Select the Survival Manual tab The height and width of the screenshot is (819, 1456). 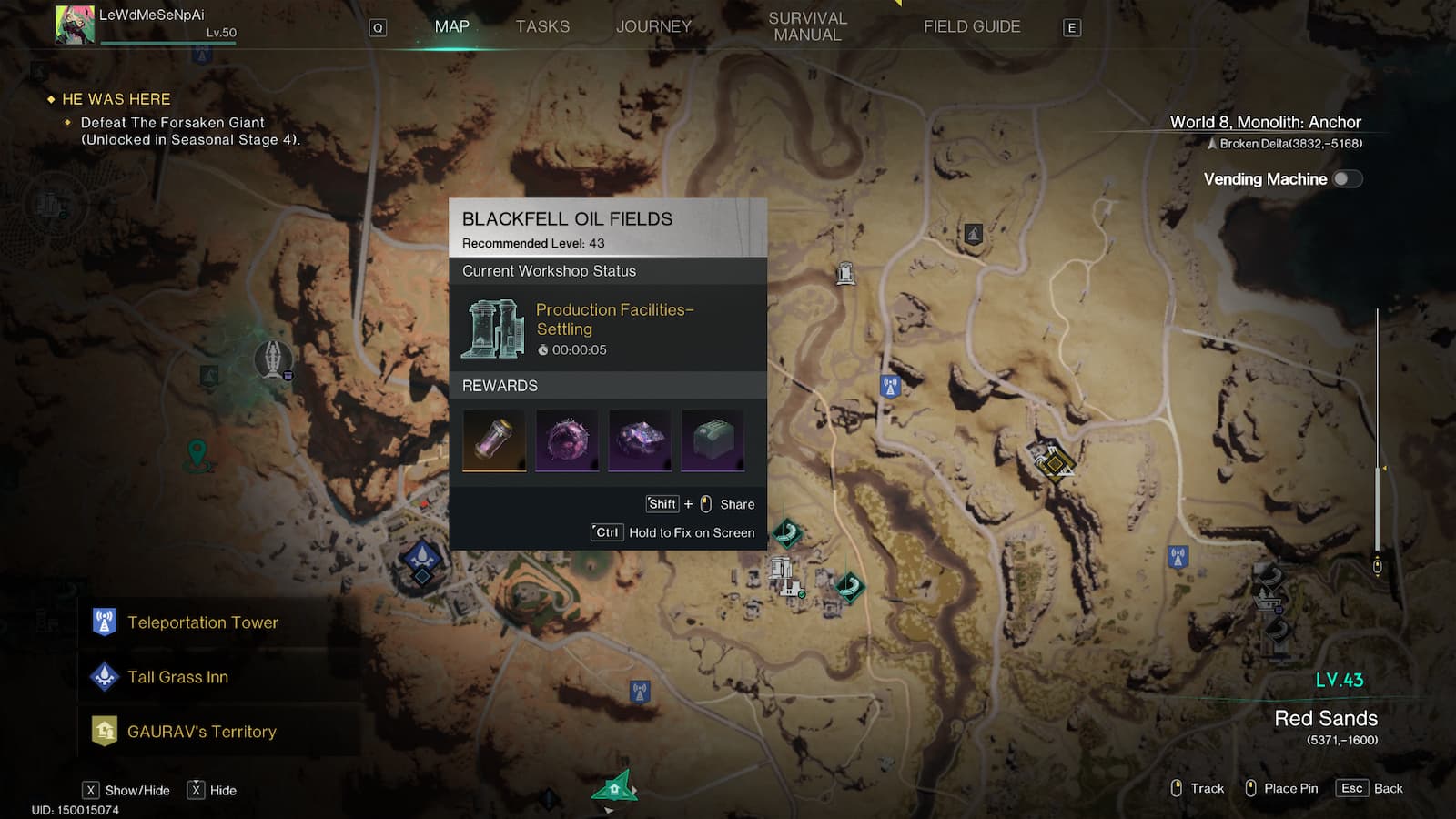click(807, 27)
